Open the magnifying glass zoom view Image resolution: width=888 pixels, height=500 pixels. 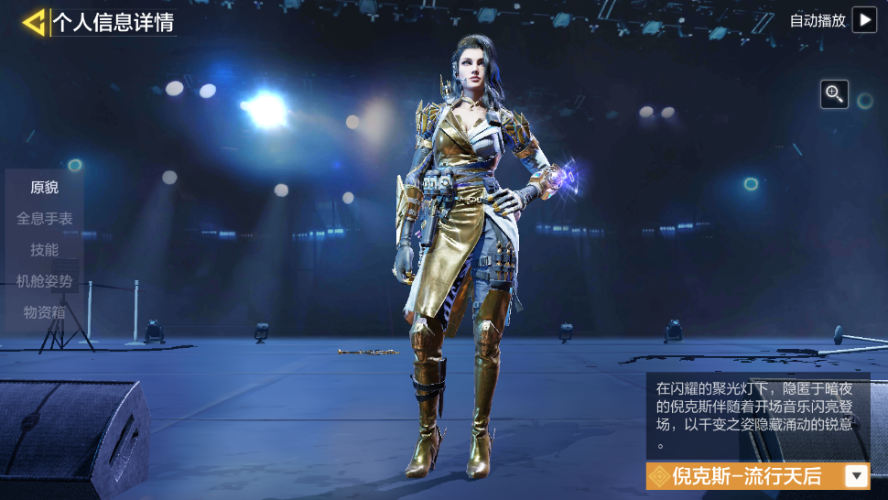tap(834, 95)
